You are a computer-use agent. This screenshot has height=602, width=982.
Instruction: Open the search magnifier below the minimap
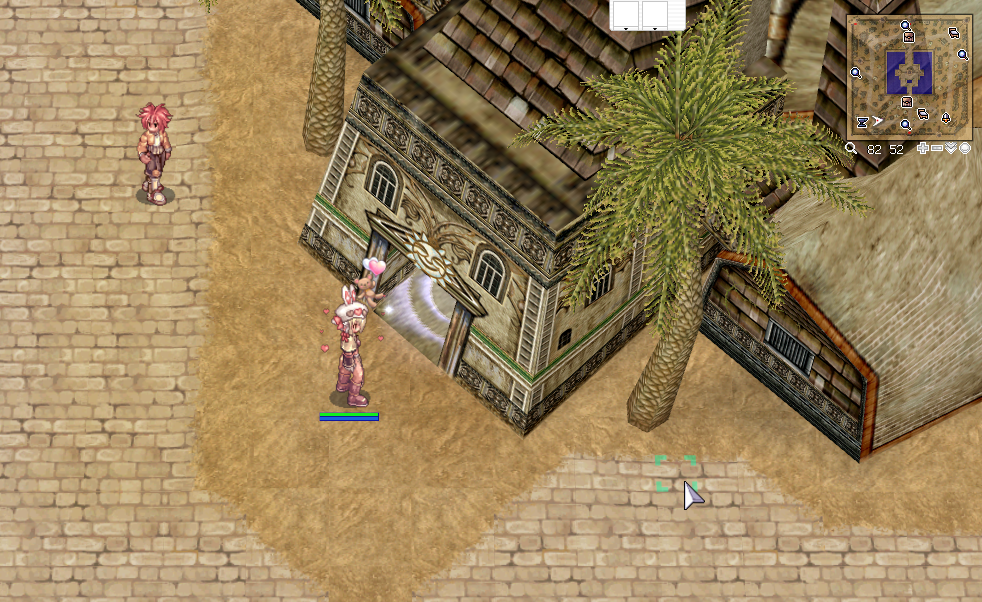850,148
